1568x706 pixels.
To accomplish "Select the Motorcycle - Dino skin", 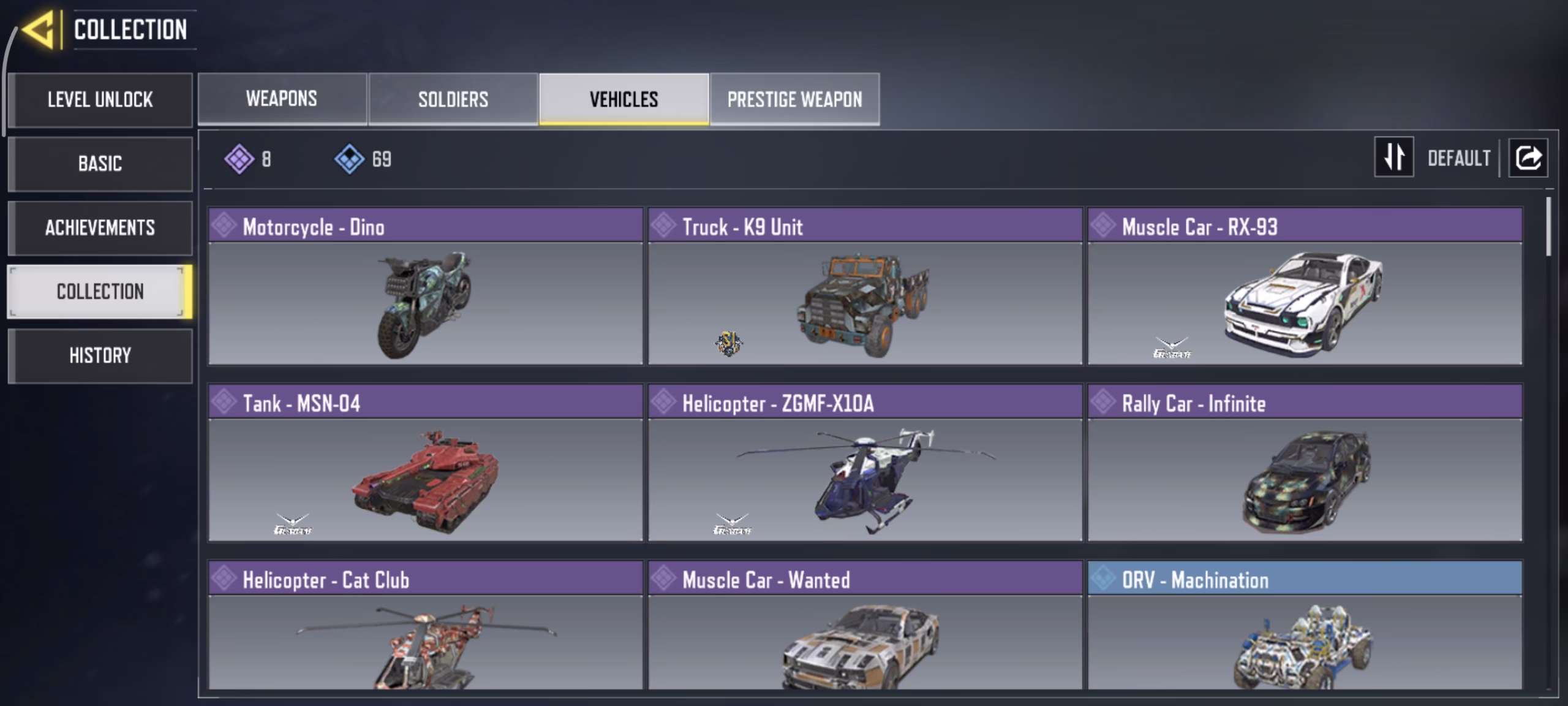I will [426, 287].
